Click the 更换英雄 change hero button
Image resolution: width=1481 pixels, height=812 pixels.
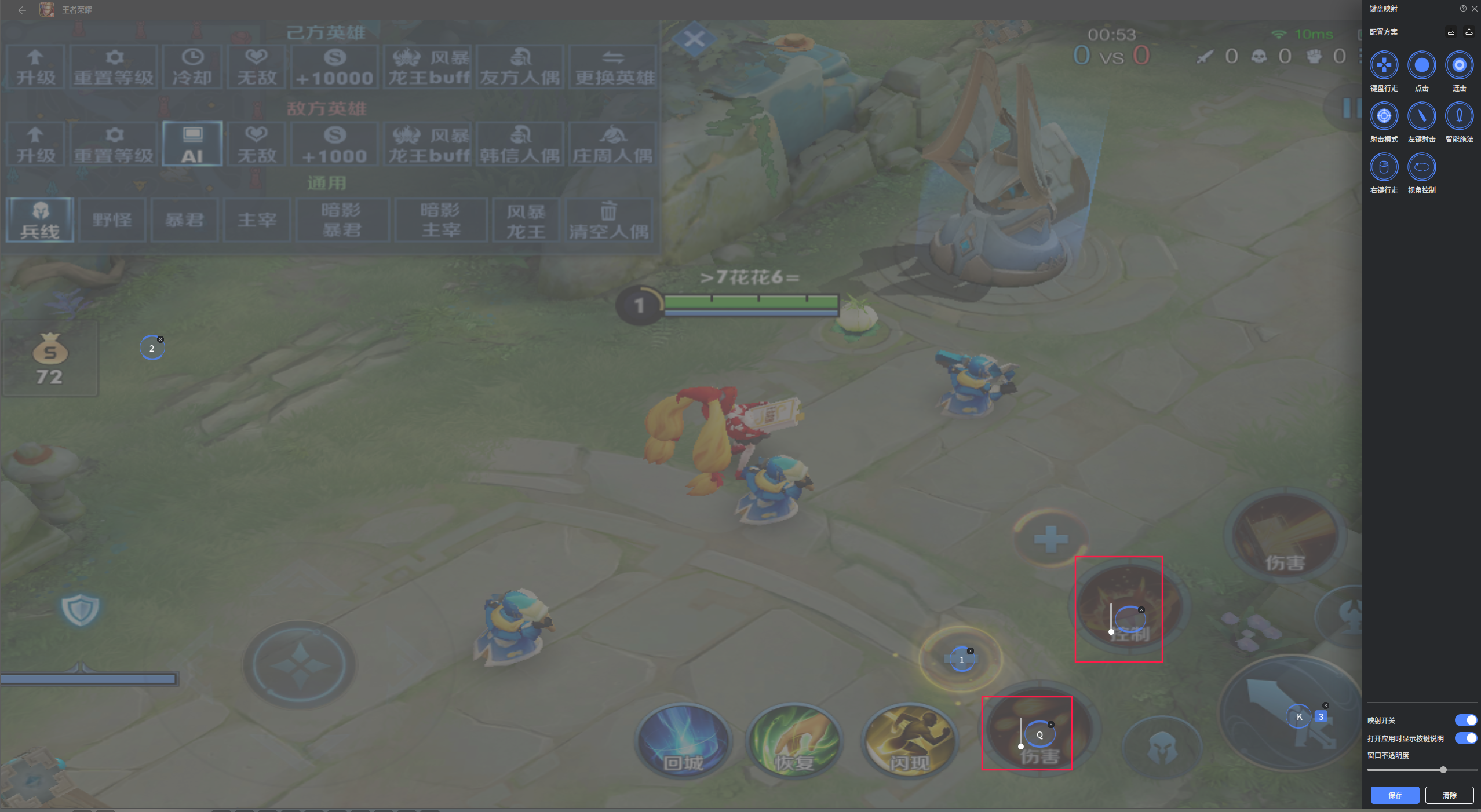click(614, 67)
